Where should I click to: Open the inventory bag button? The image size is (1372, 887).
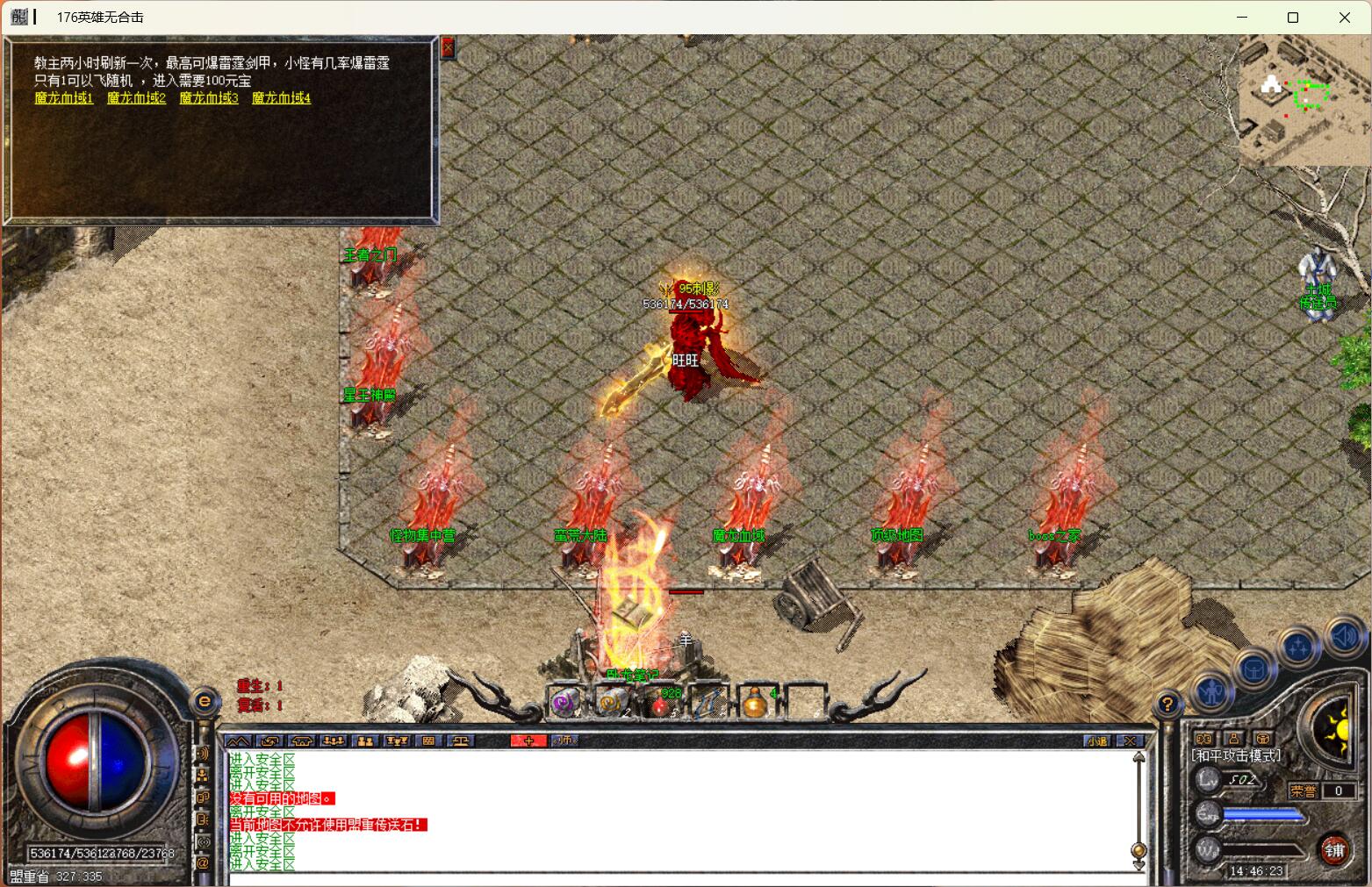[x=1254, y=670]
